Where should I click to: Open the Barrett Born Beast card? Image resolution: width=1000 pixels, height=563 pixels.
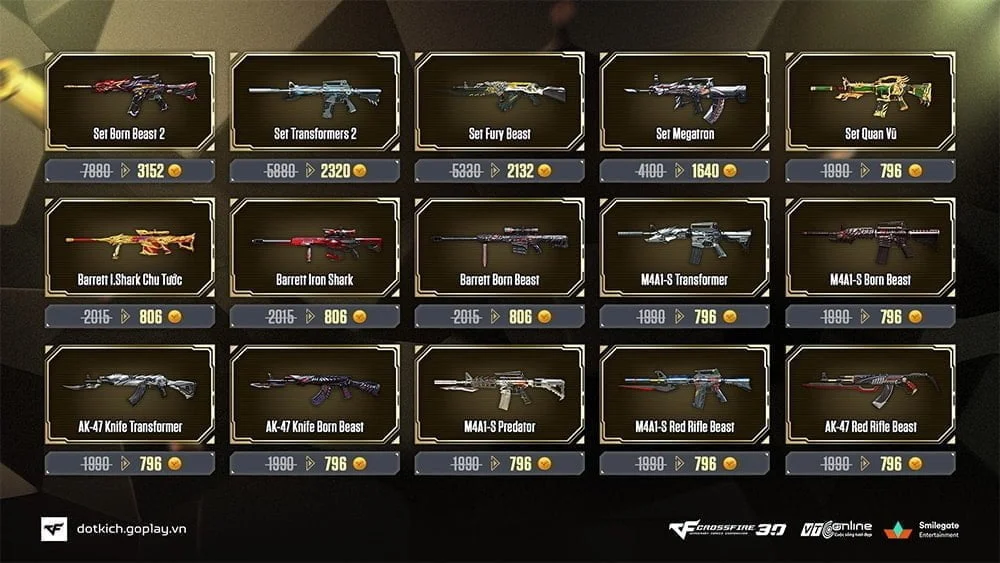pos(499,248)
